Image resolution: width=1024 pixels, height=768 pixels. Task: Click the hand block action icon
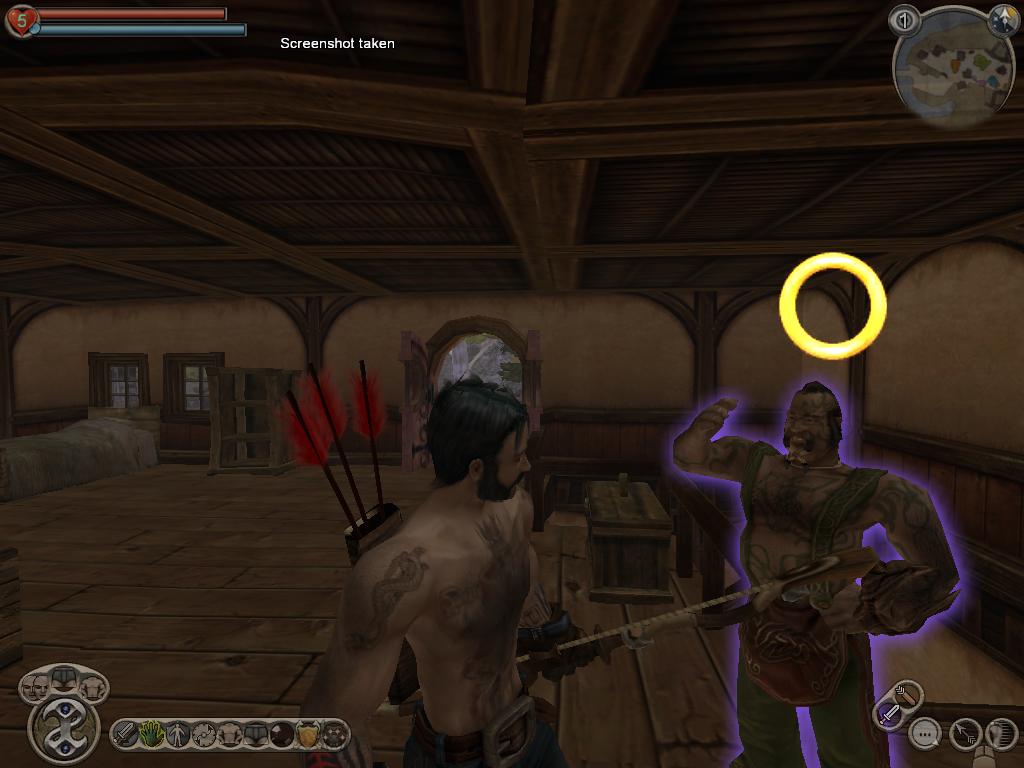(1001, 735)
